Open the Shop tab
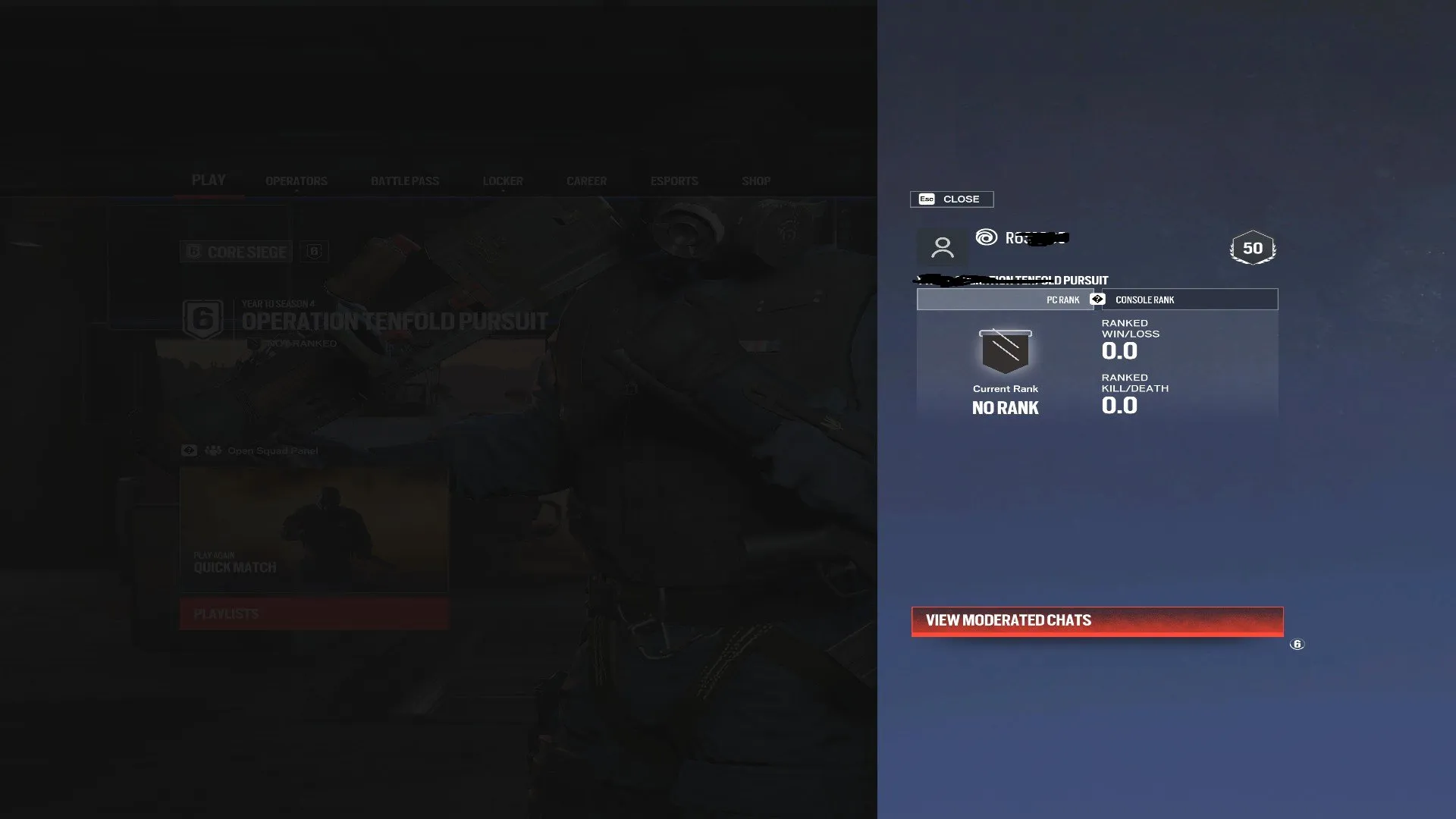Image resolution: width=1456 pixels, height=819 pixels. coord(755,180)
